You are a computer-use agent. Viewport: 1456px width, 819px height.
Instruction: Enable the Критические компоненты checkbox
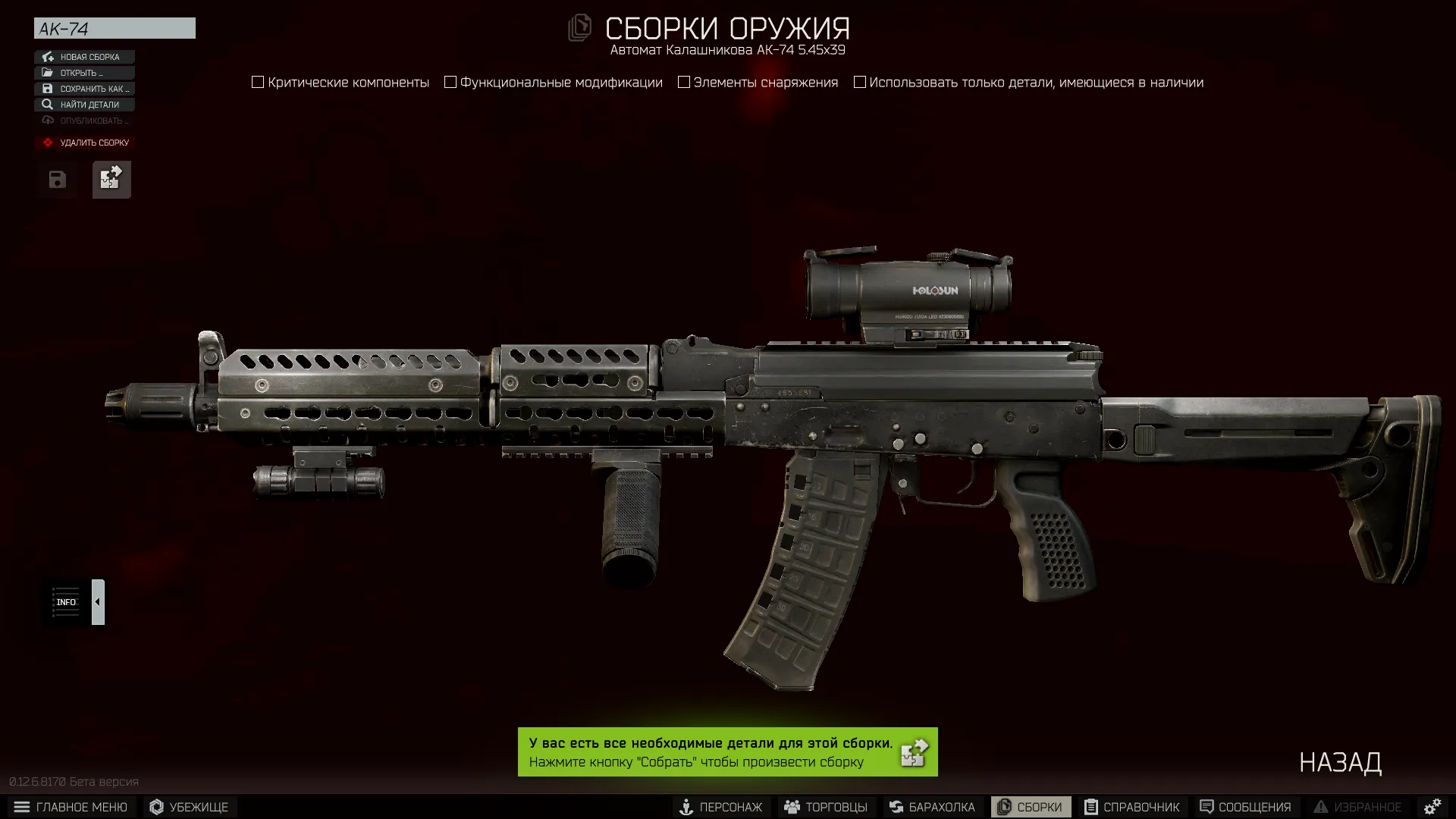pos(258,82)
